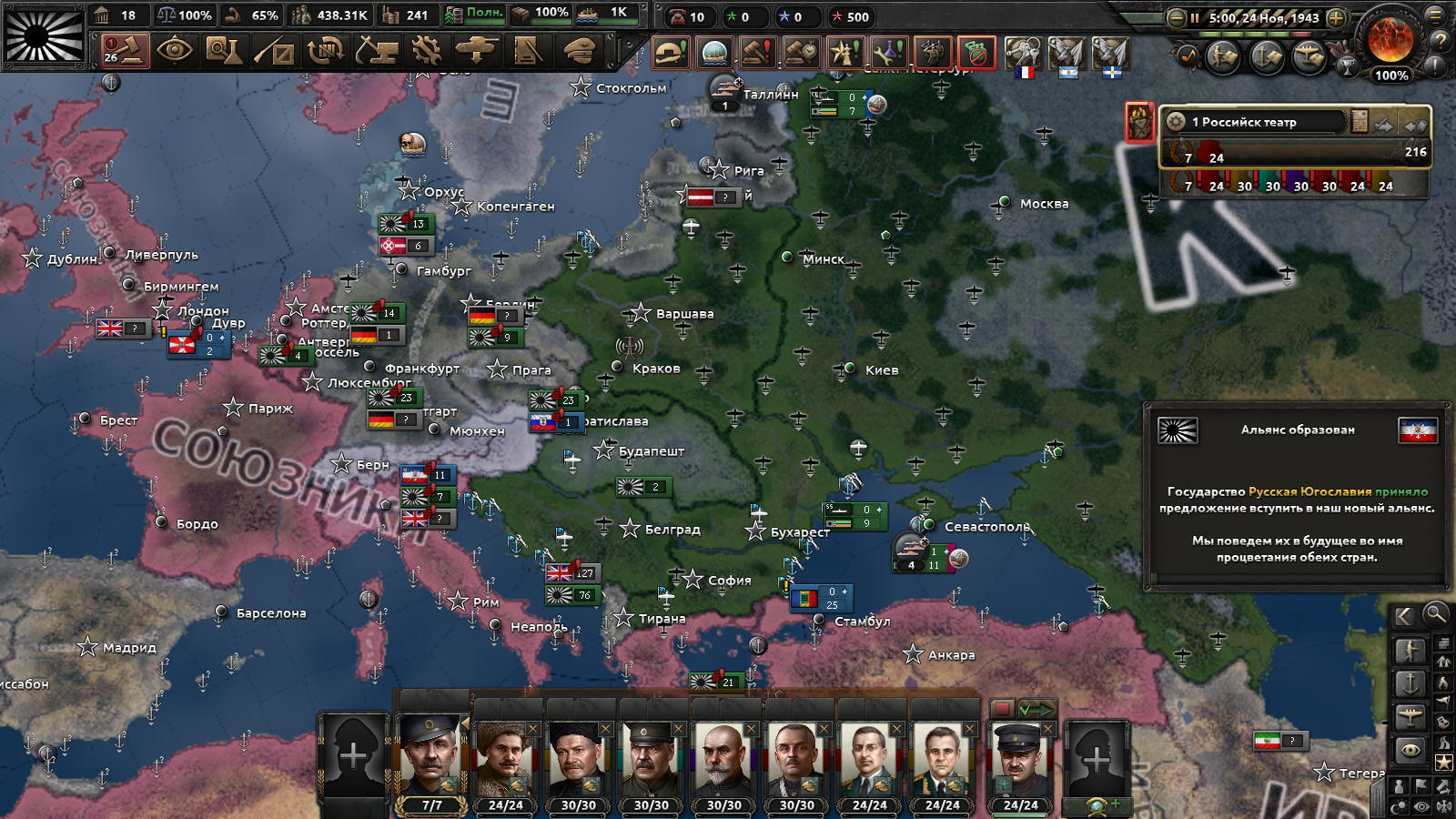Open the find location magnifying glass
This screenshot has width=1456, height=819.
(1435, 614)
